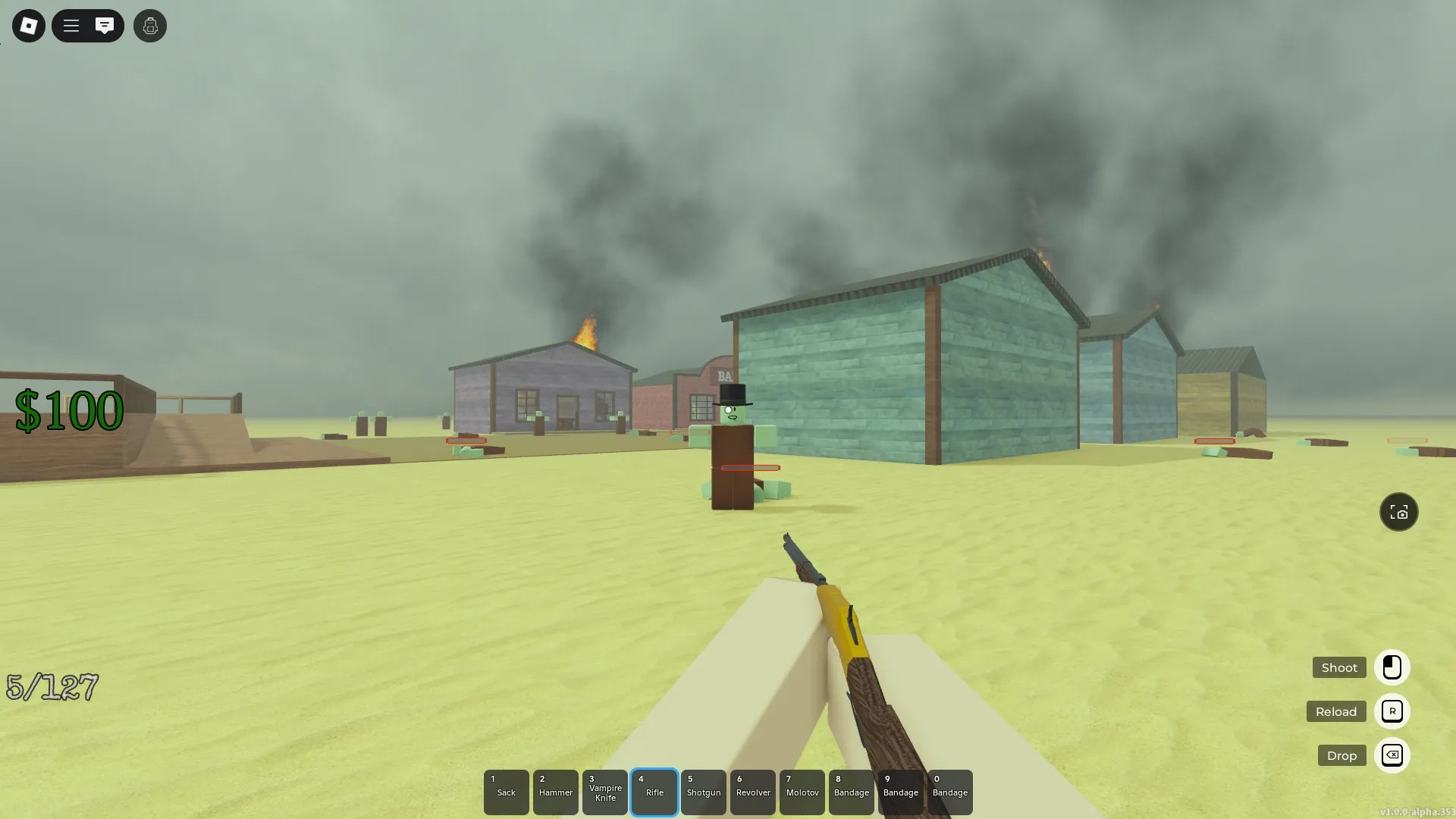Click the screenshot camera icon
1456x819 pixels.
[1399, 512]
